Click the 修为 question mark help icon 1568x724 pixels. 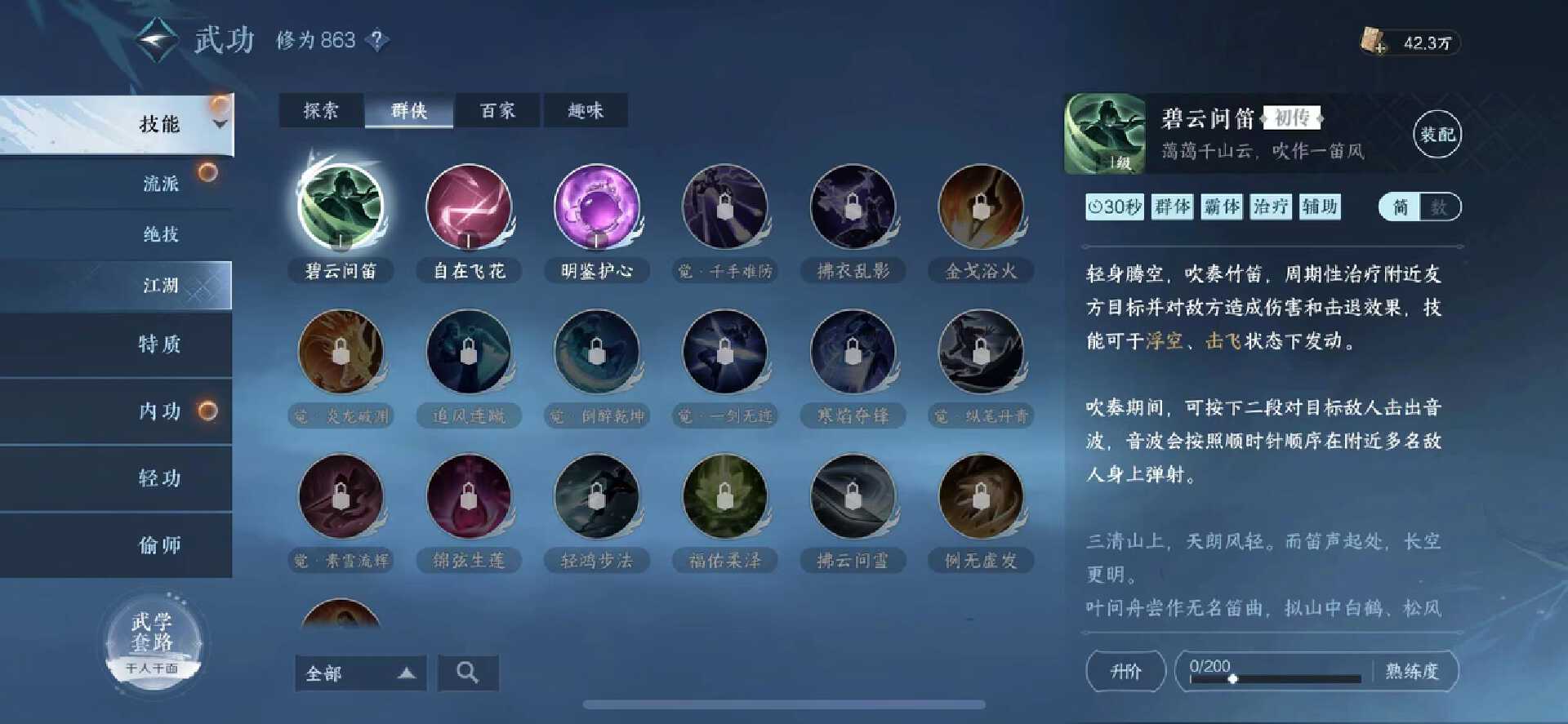[376, 40]
